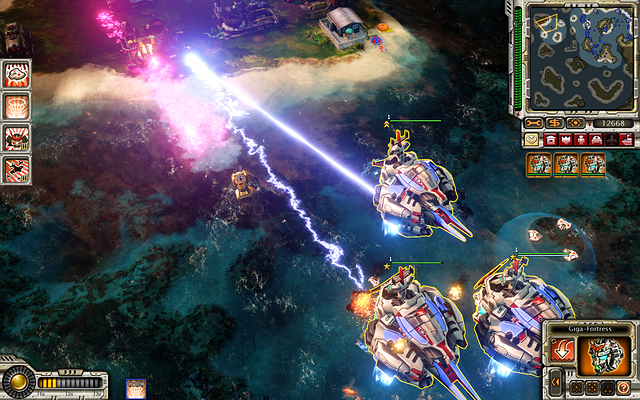The image size is (640, 400).
Task: Select the first Giga-Fortress build queue icon
Action: tap(540, 165)
